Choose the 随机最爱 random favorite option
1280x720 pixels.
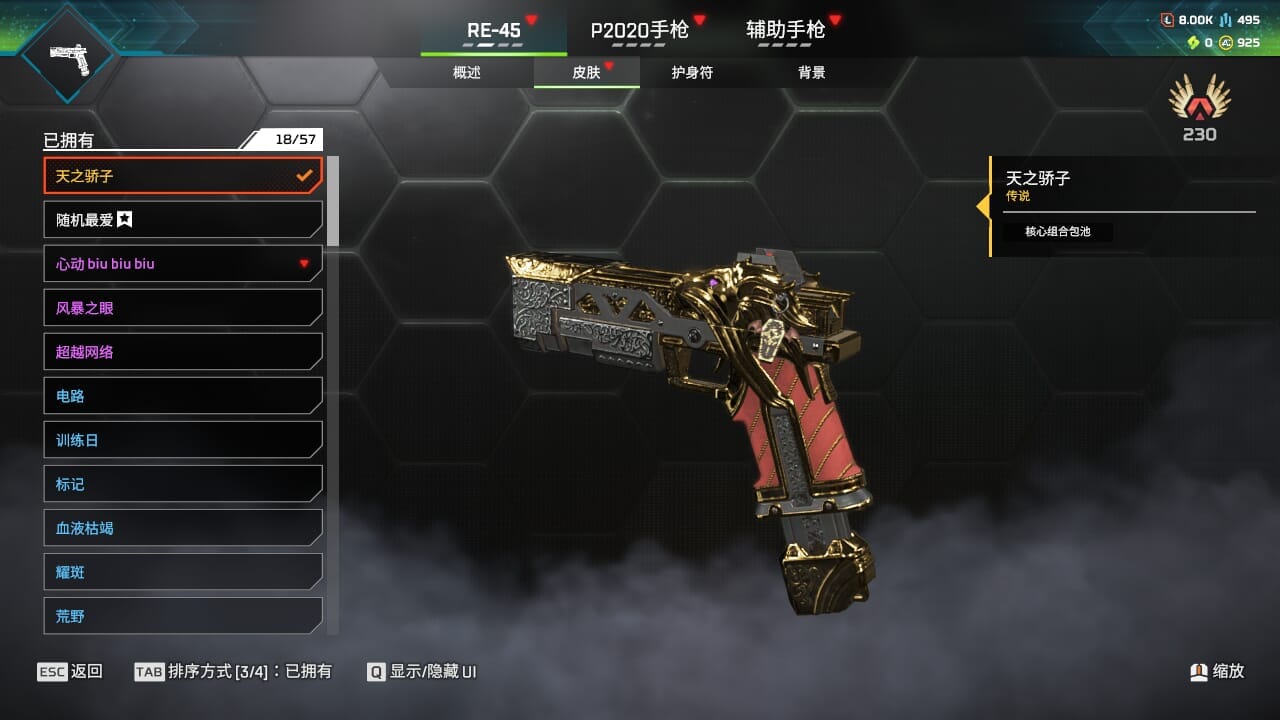click(183, 220)
